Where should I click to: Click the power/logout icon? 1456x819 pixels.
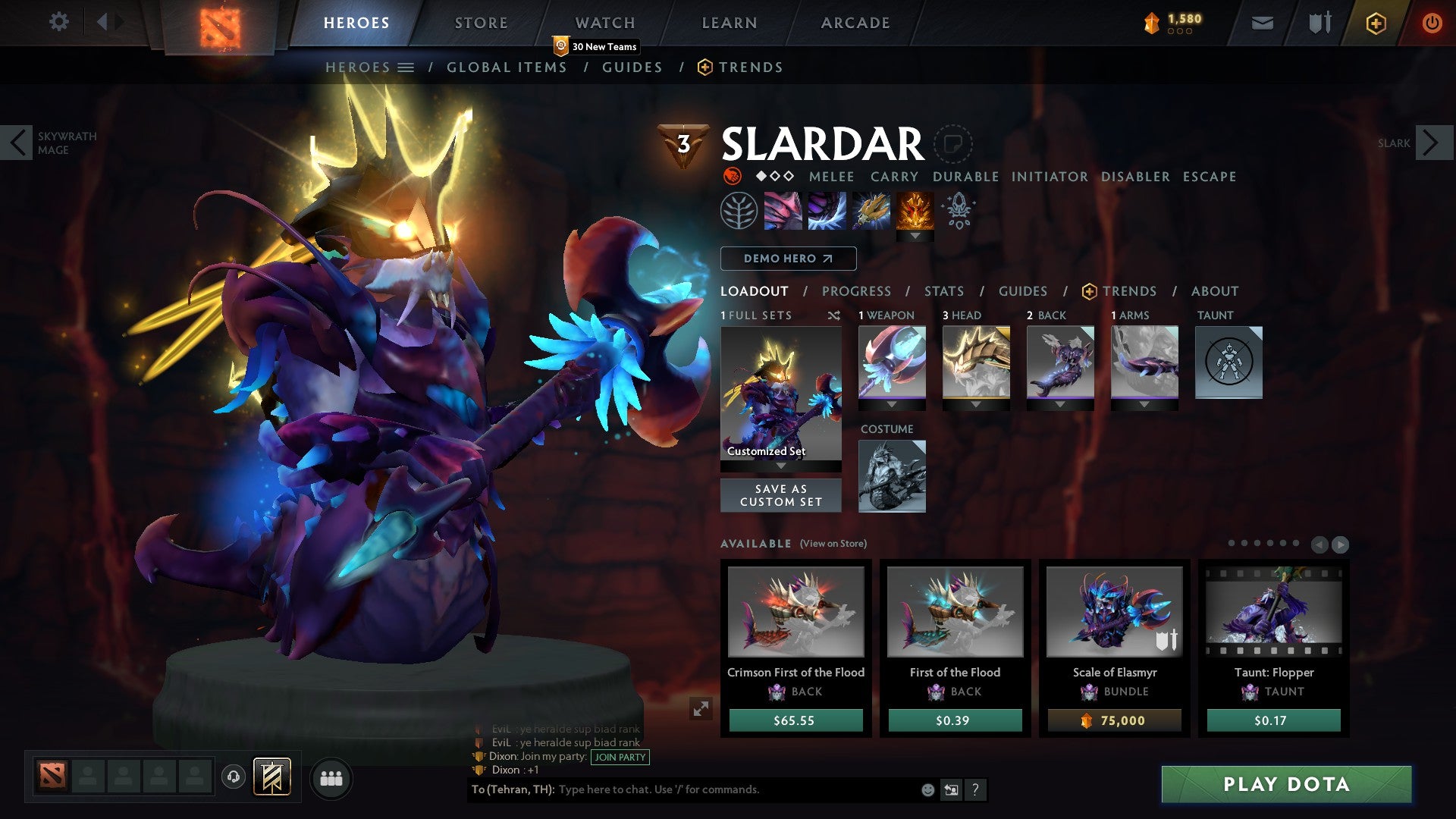(x=1432, y=23)
